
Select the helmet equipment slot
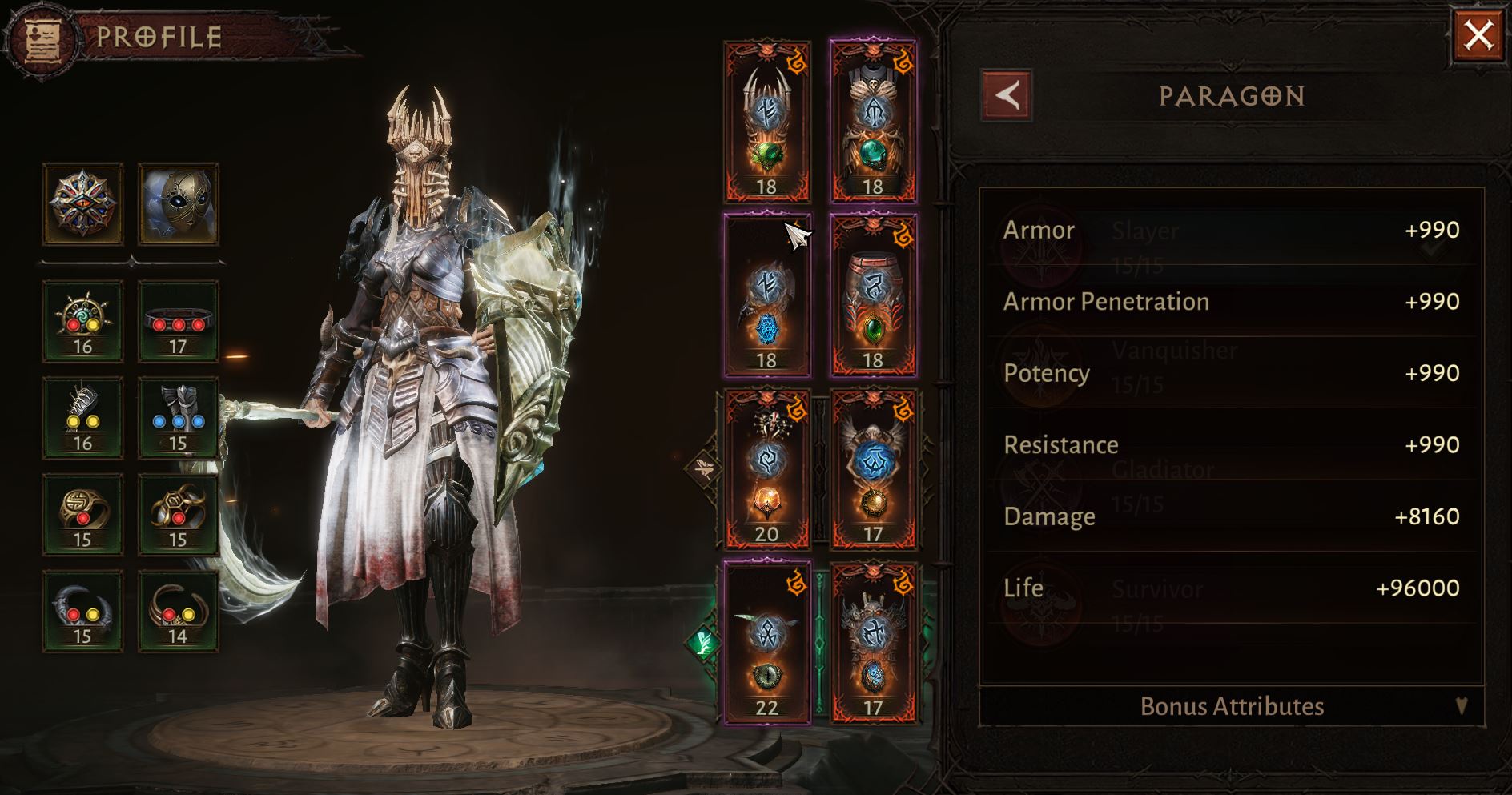[x=766, y=121]
